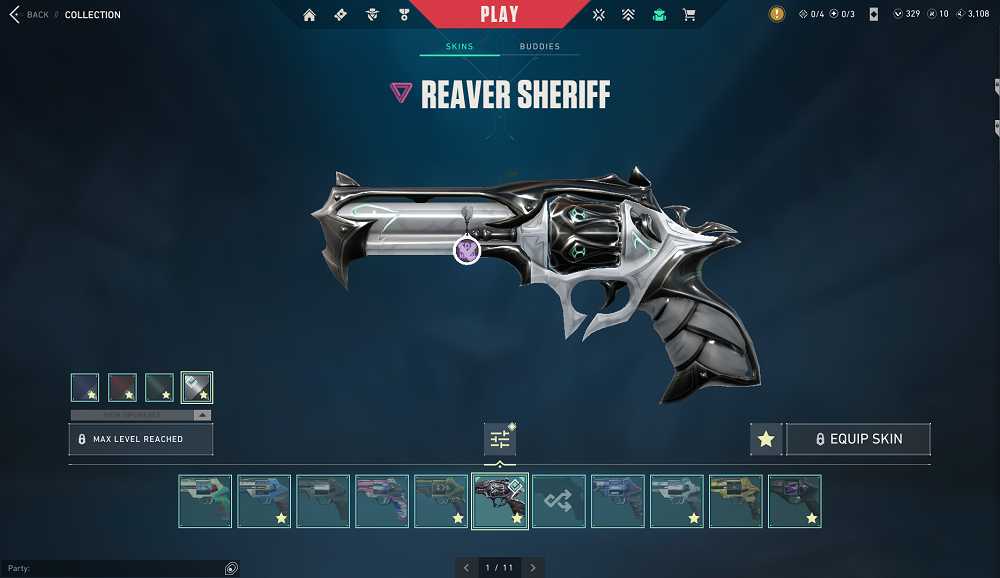
Task: Expand the skin upgrades dropdown arrow
Action: point(202,415)
